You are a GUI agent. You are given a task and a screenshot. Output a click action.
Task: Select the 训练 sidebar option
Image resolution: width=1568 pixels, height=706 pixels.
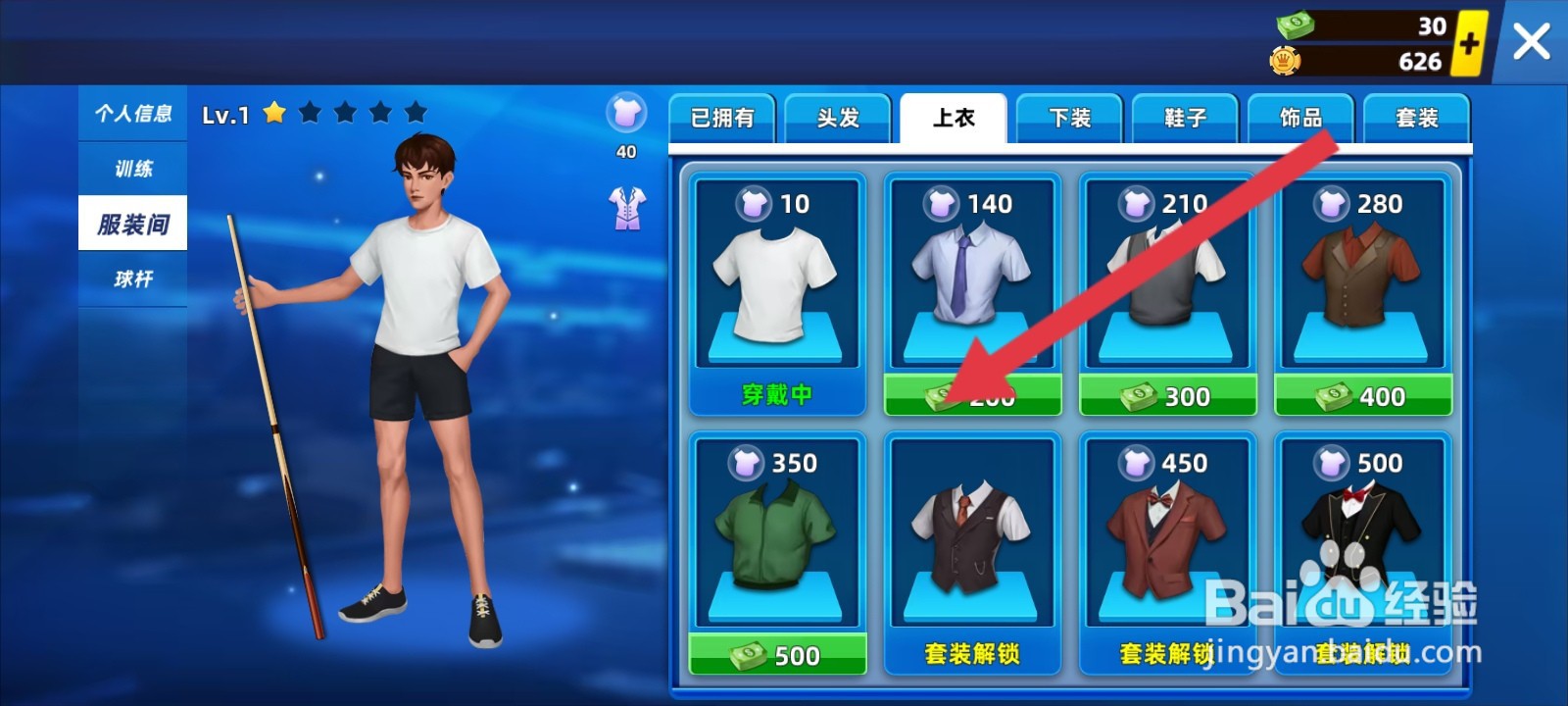[x=132, y=168]
